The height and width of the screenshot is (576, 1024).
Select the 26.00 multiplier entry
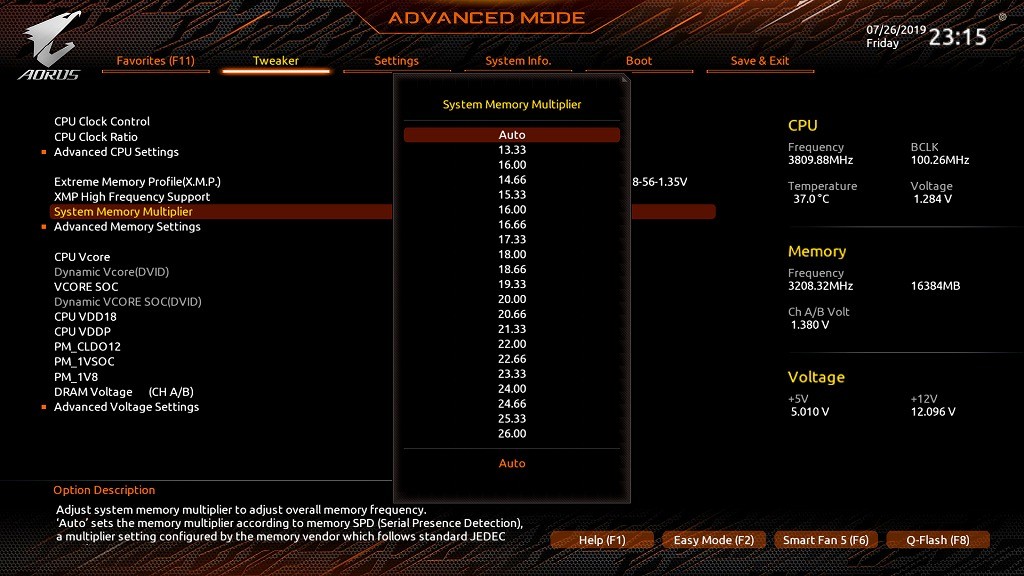512,434
